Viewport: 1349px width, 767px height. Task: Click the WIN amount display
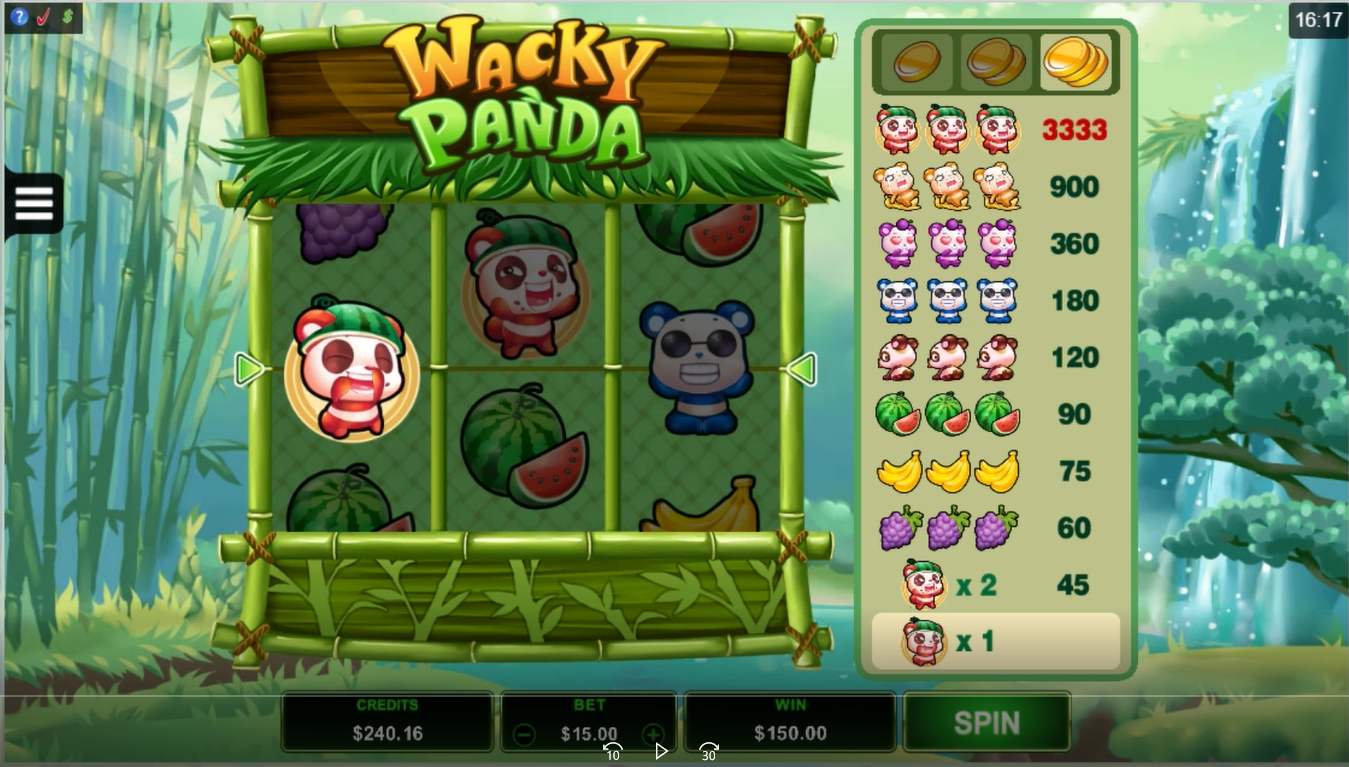[x=789, y=721]
